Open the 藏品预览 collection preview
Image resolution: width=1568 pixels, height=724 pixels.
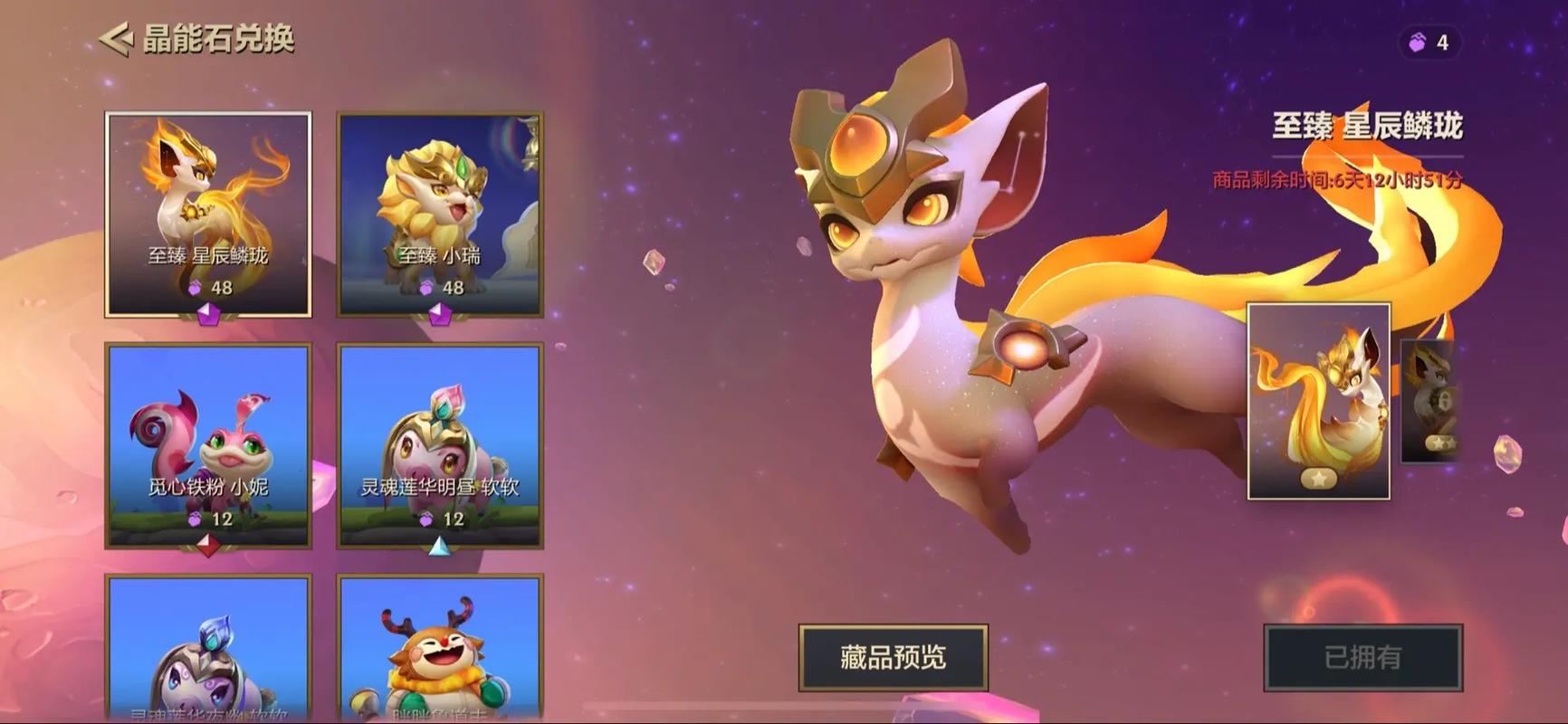point(893,657)
